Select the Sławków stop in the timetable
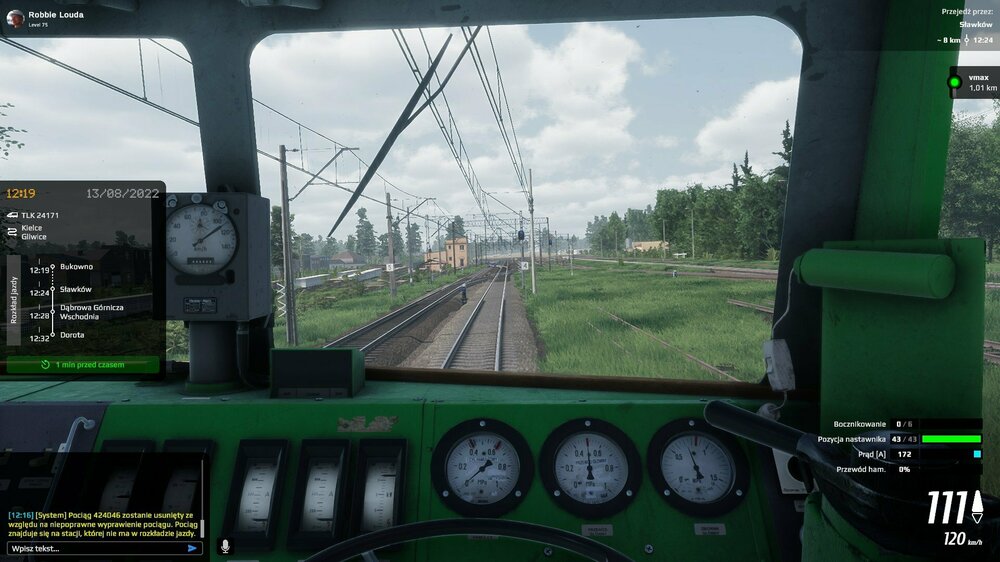Image resolution: width=1000 pixels, height=562 pixels. click(x=76, y=290)
